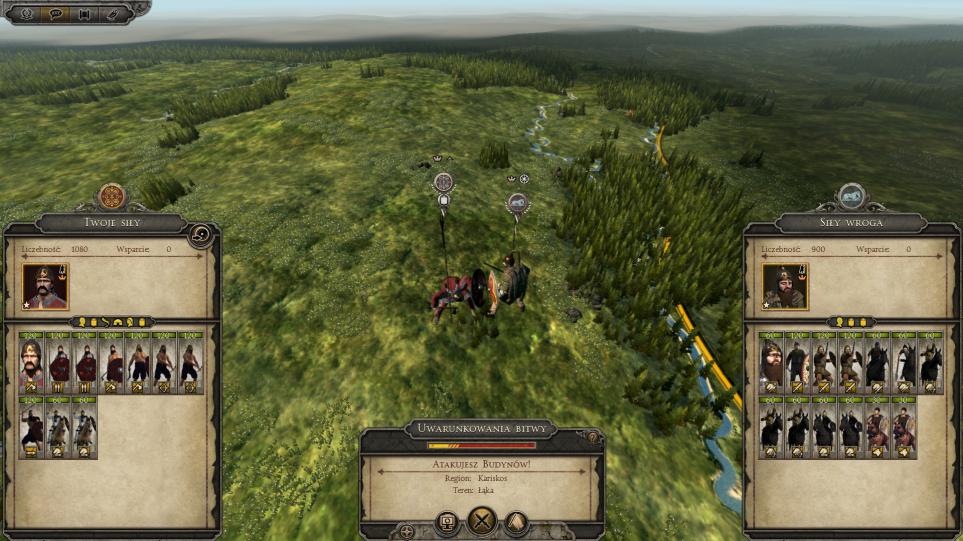The image size is (963, 541).
Task: Select the enemy army banner marker
Action: click(x=517, y=203)
